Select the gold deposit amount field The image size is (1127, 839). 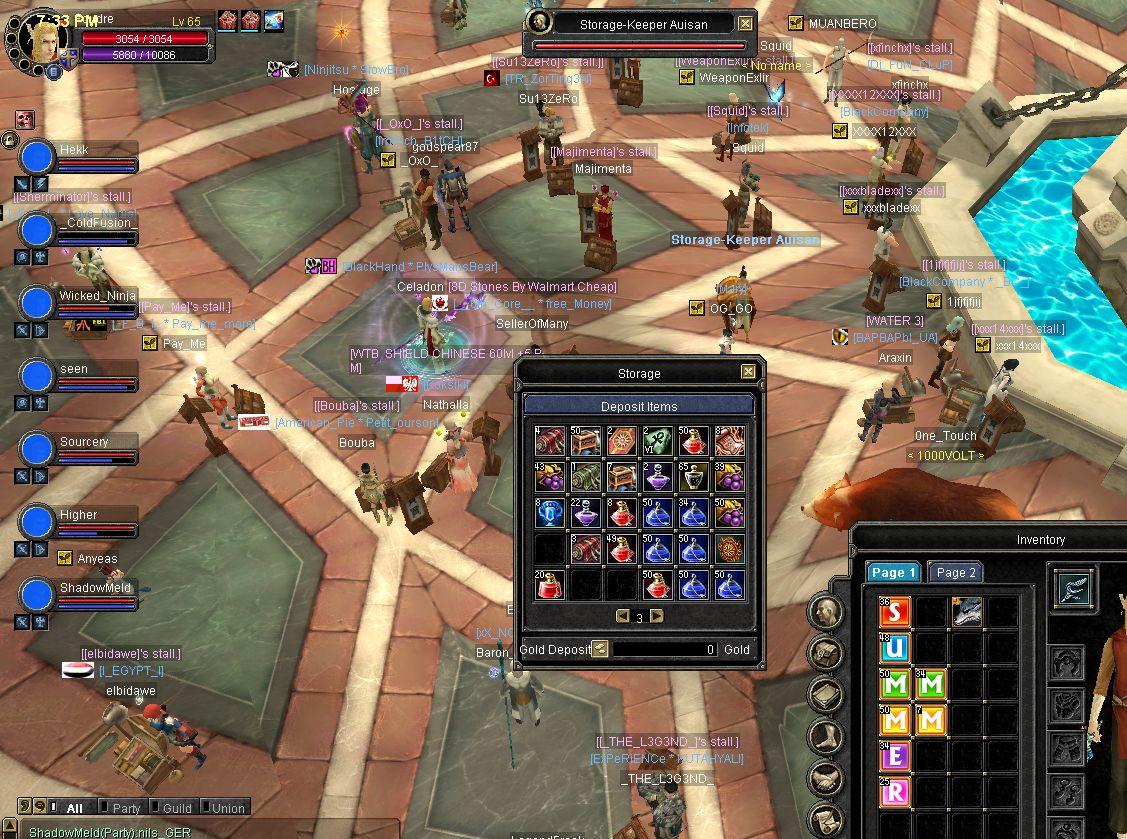[x=665, y=649]
